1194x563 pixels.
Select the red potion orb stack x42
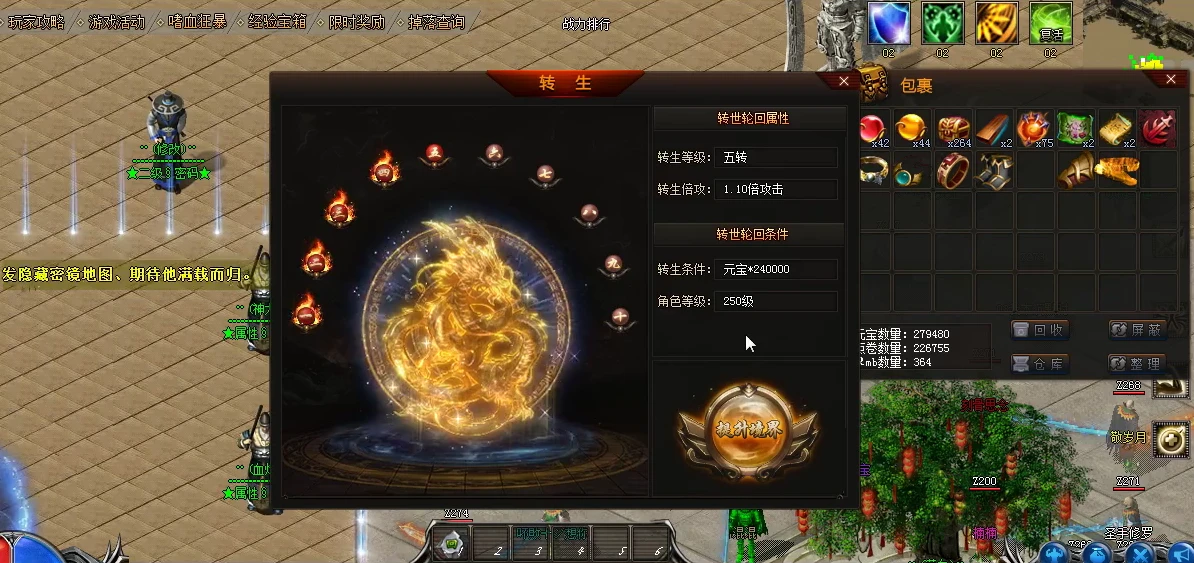coord(874,129)
